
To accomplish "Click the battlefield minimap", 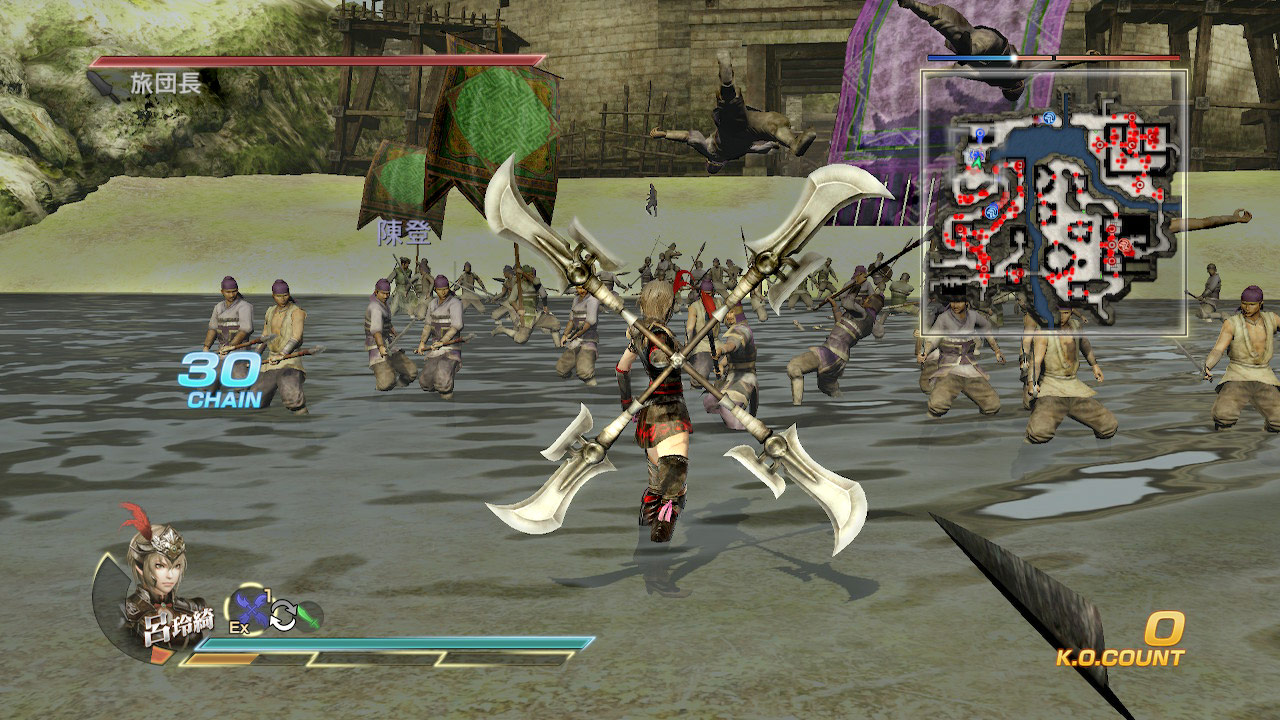I will tap(1053, 202).
